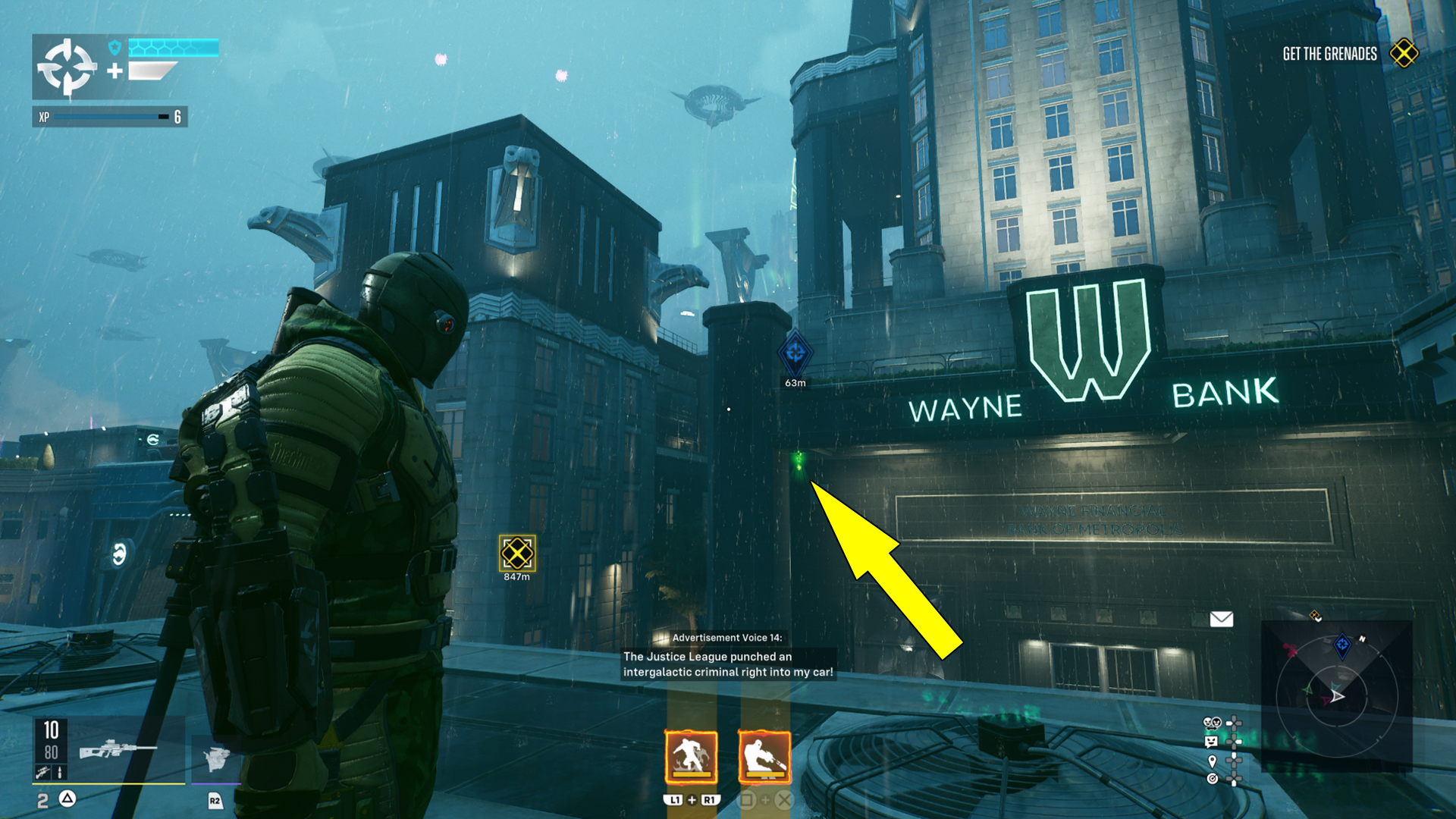The image size is (1456, 819).
Task: Open the mail envelope notification icon
Action: pyautogui.click(x=1222, y=618)
